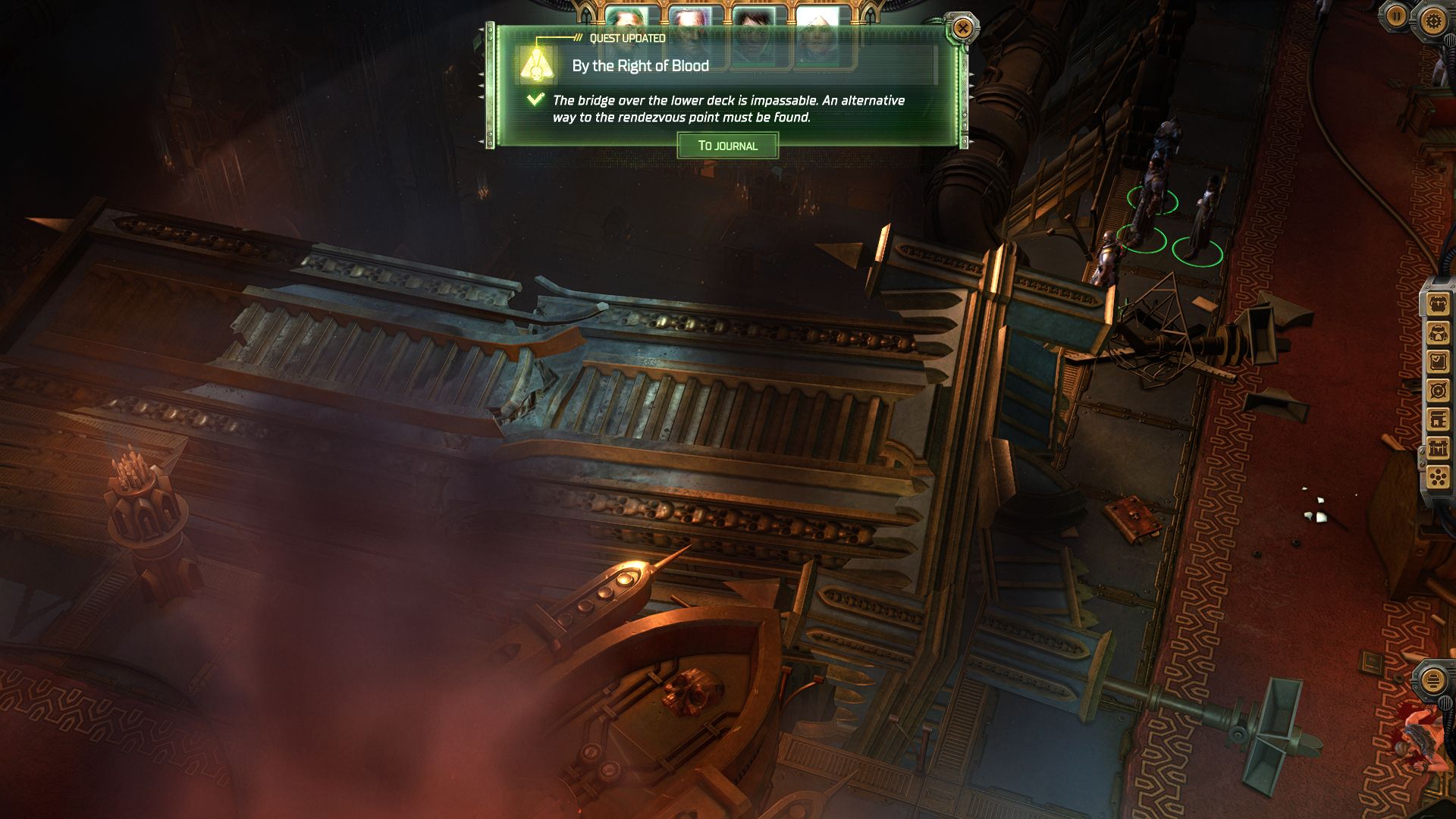Open the character sheet helmet icon
The height and width of the screenshot is (819, 1456).
tap(1439, 334)
